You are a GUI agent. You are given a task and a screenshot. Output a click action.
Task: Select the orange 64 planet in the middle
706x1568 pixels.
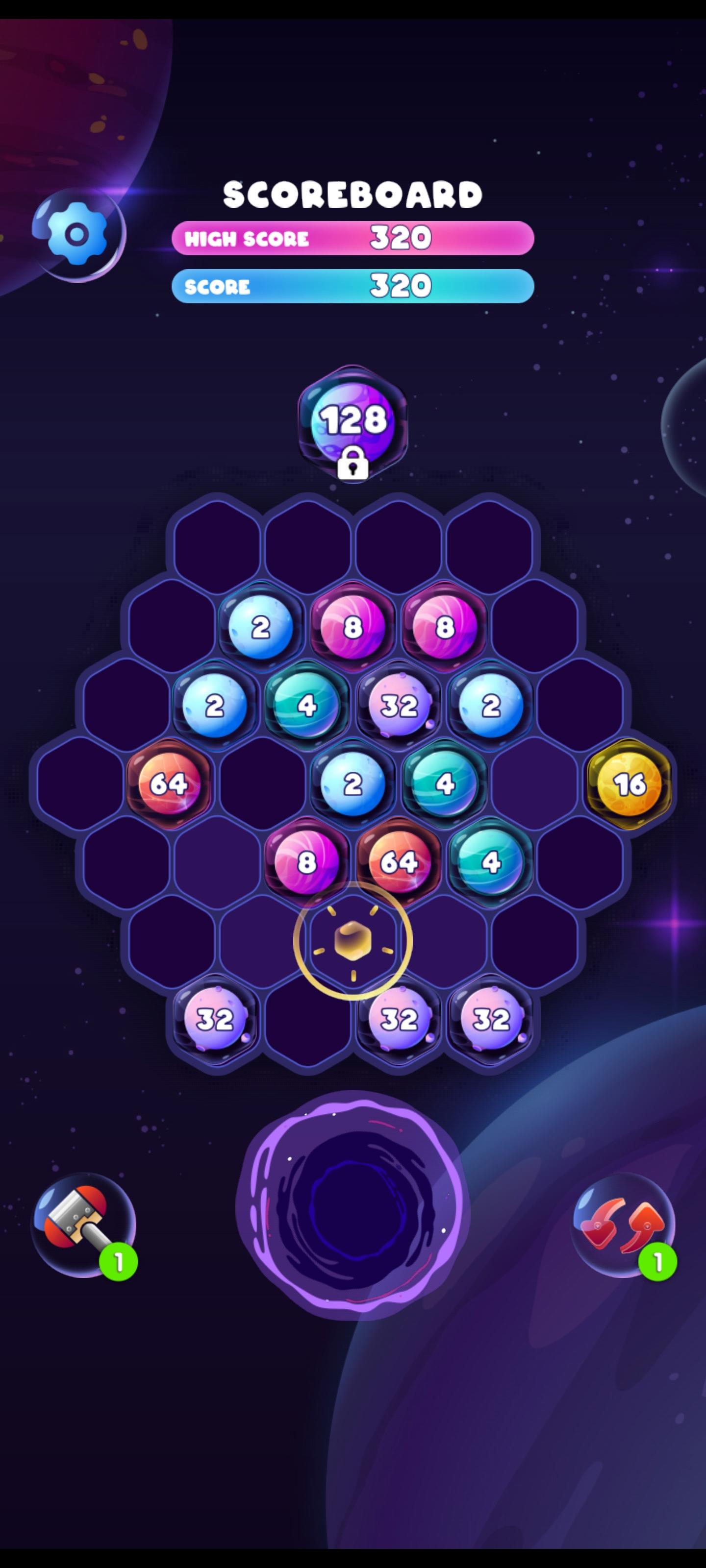[400, 862]
